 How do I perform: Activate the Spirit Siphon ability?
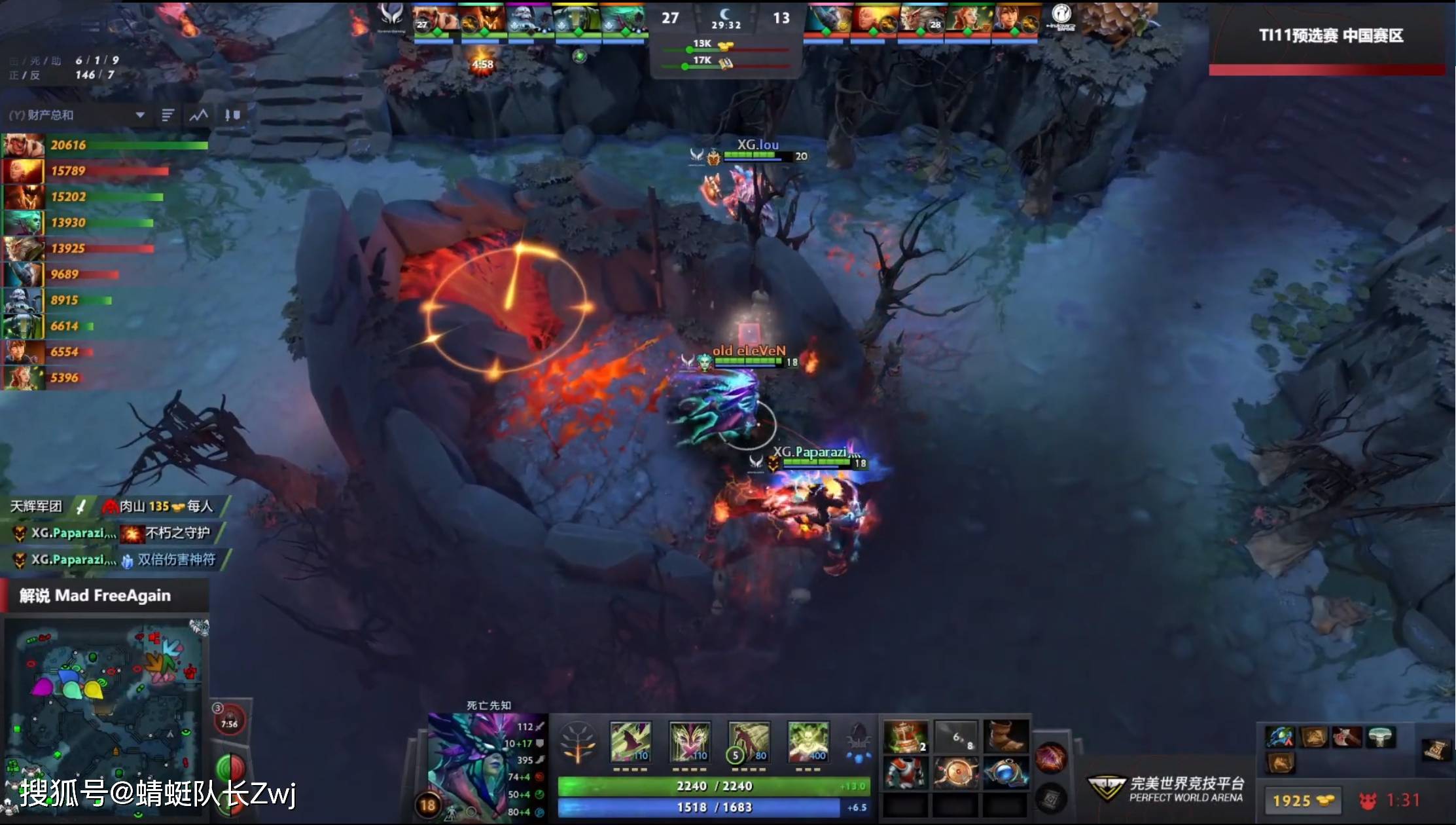(x=749, y=742)
